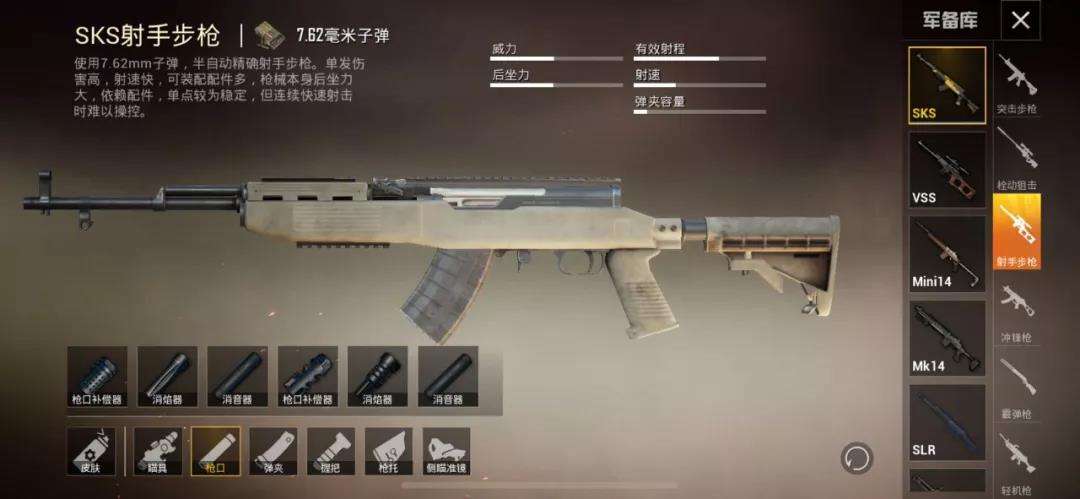Pick the Mk14 weapon entry
Screen dimensions: 1080x499
pos(946,337)
